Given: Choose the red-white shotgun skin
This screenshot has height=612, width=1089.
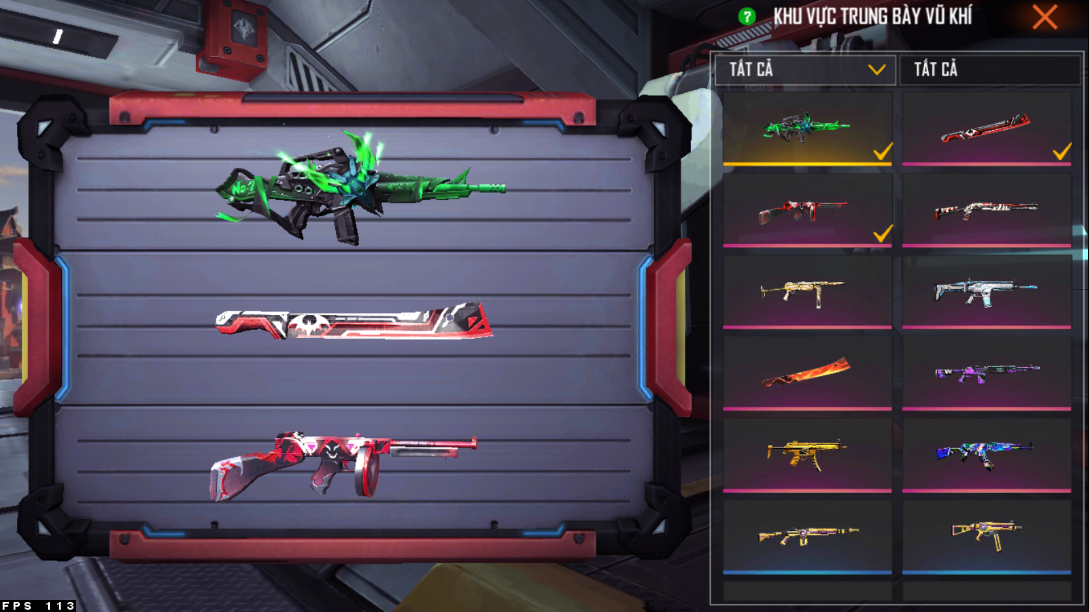Looking at the screenshot, I should [987, 210].
